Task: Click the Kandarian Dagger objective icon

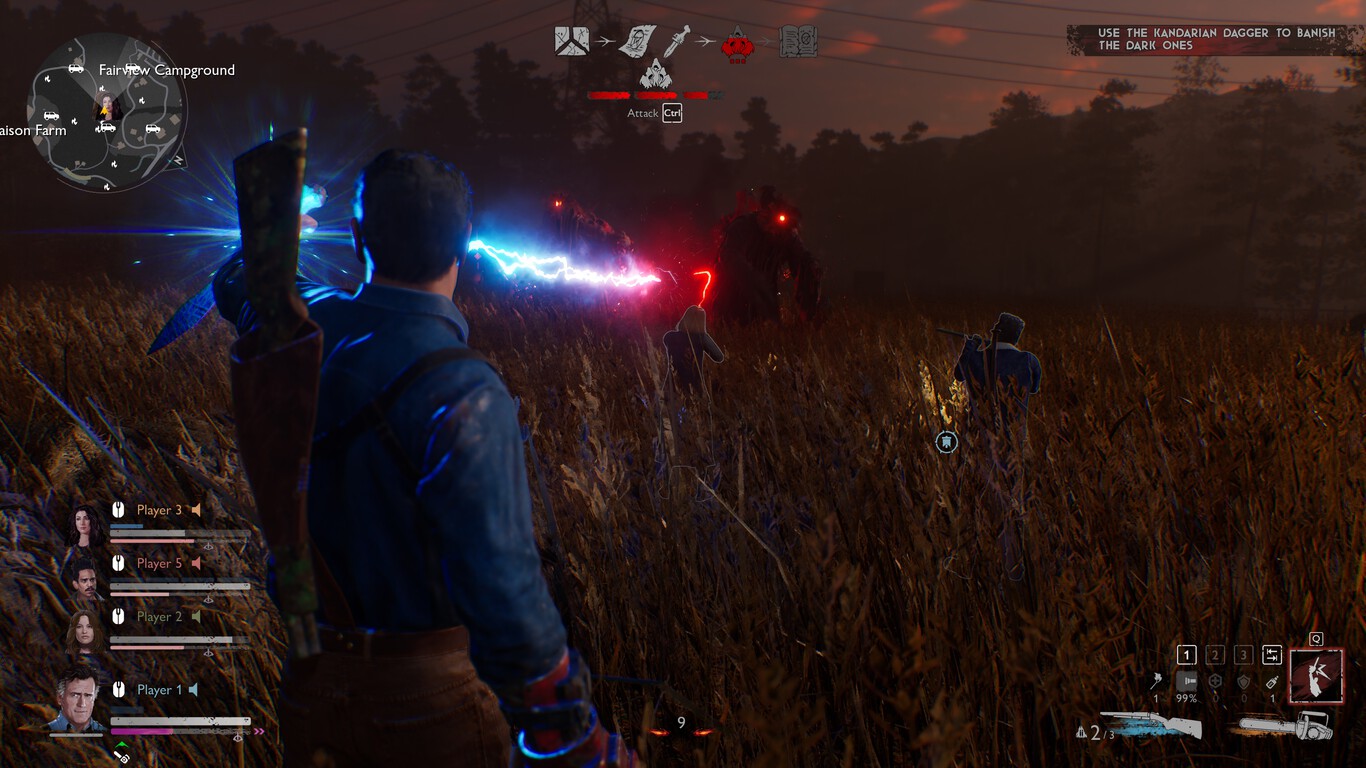Action: pyautogui.click(x=675, y=40)
